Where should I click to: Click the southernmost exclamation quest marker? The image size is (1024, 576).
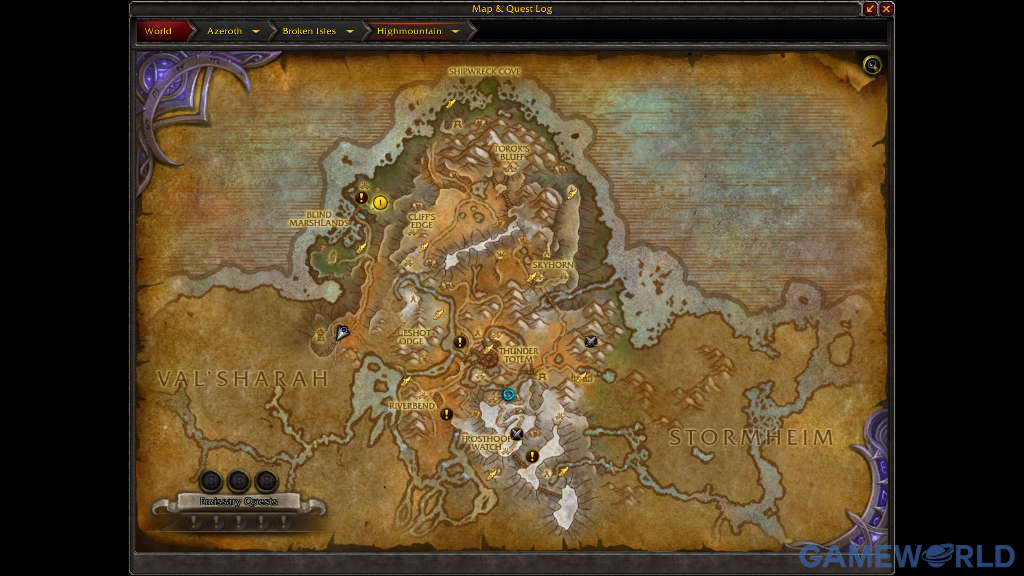tap(532, 456)
